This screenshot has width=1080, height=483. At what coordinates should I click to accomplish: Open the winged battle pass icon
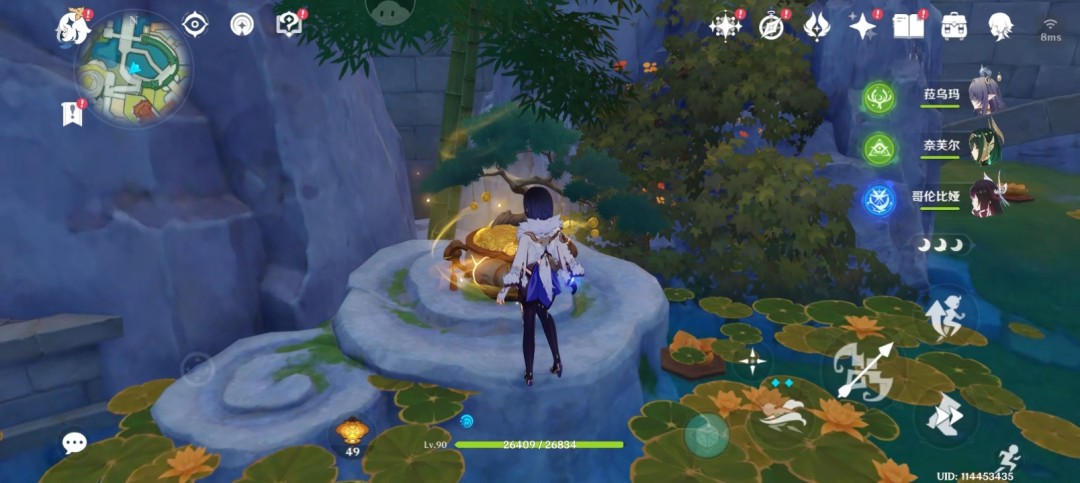click(817, 26)
